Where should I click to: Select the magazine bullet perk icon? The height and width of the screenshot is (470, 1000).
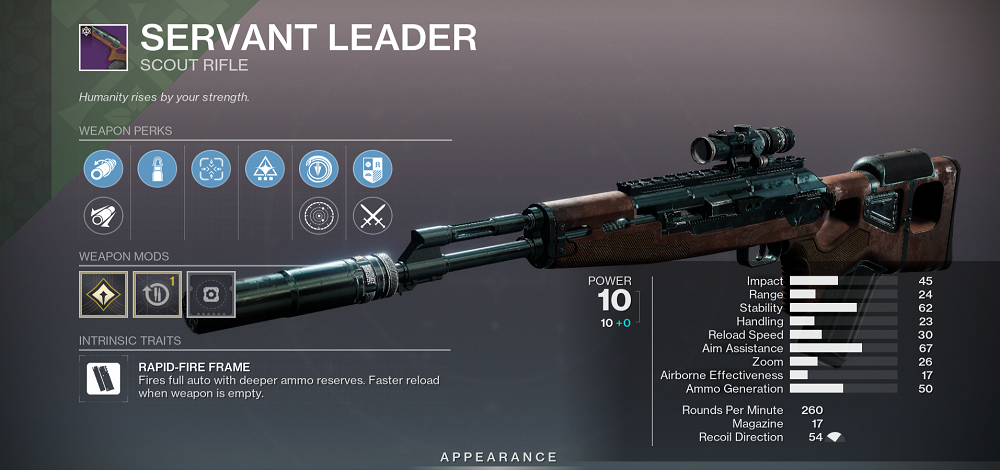click(x=157, y=169)
